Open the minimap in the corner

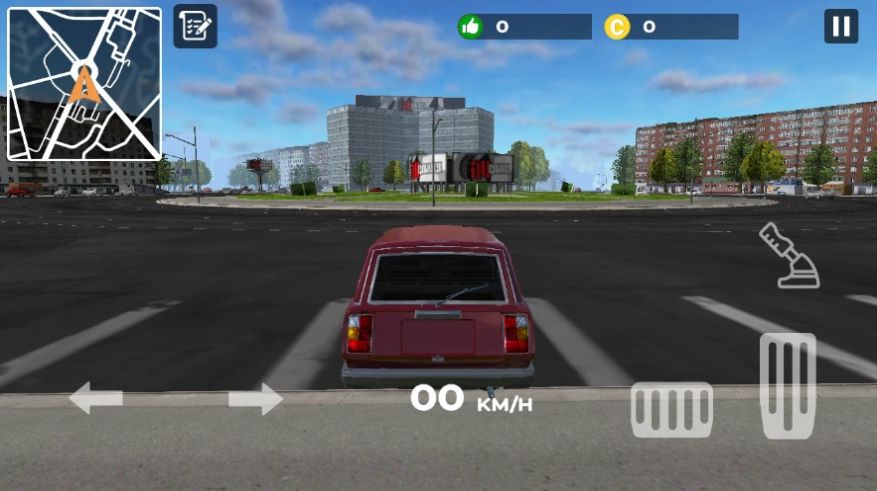pyautogui.click(x=84, y=84)
